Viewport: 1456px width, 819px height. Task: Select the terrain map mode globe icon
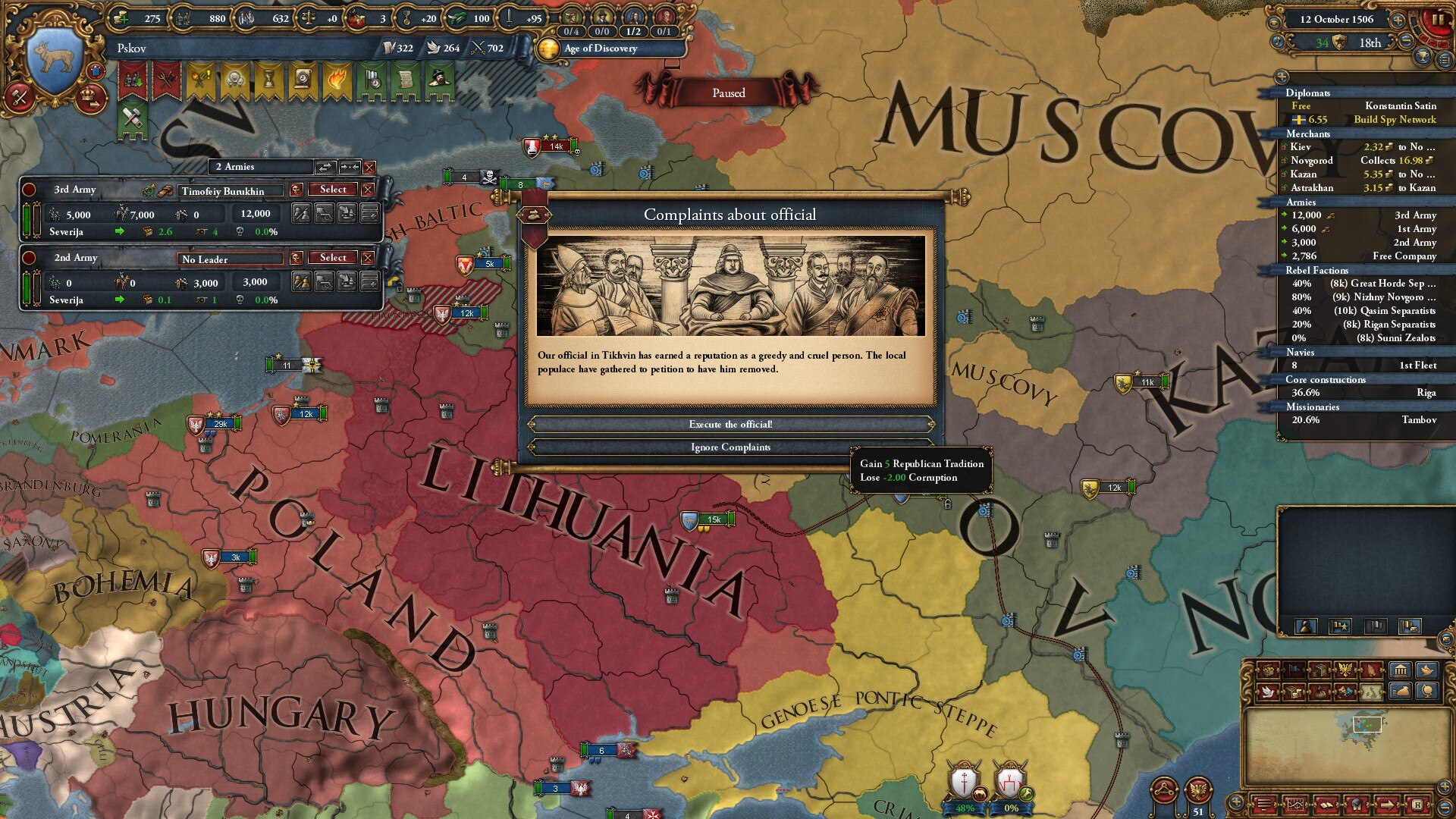point(1427,692)
